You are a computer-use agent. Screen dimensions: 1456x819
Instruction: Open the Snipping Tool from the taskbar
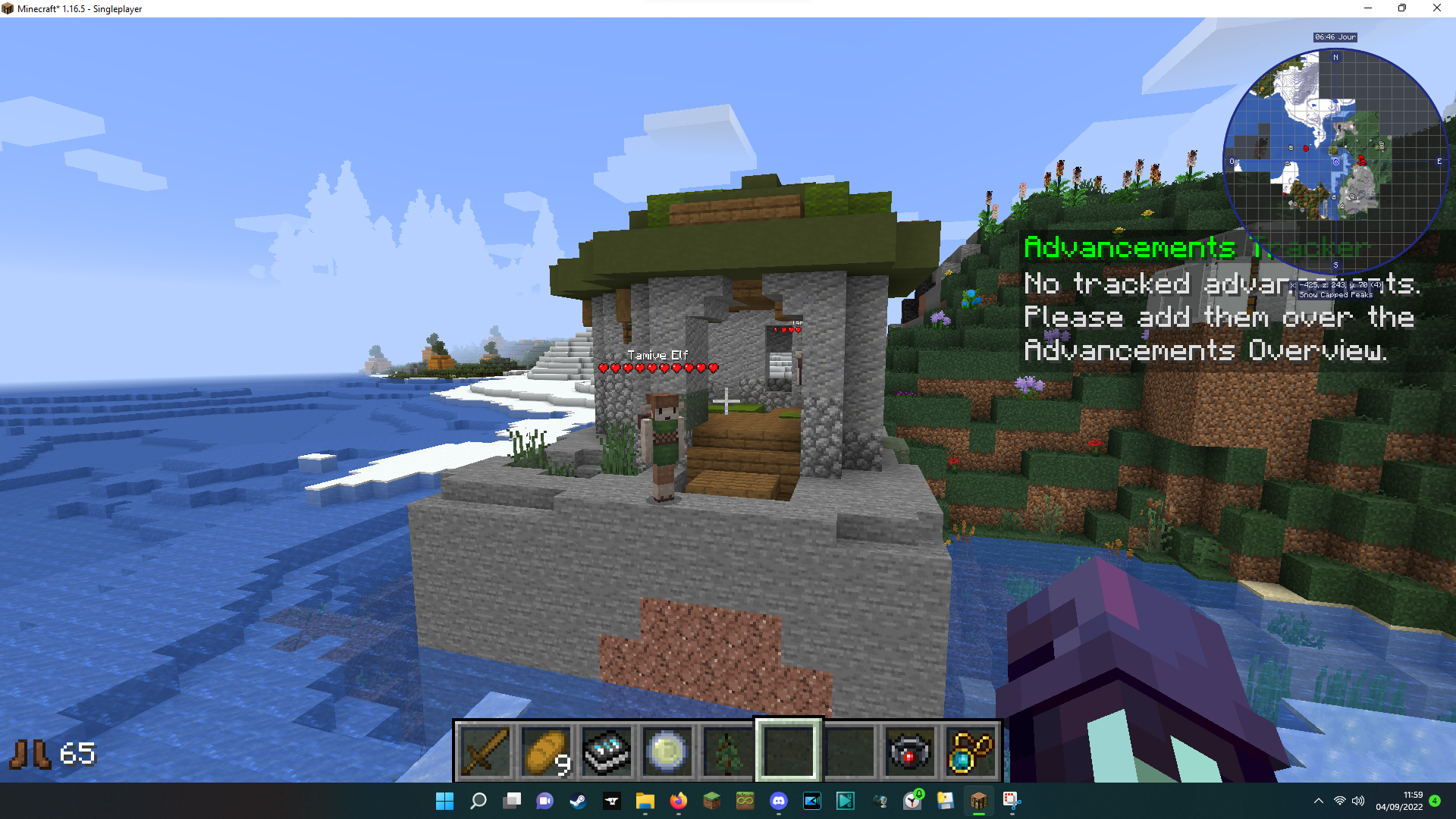pos(1010,801)
